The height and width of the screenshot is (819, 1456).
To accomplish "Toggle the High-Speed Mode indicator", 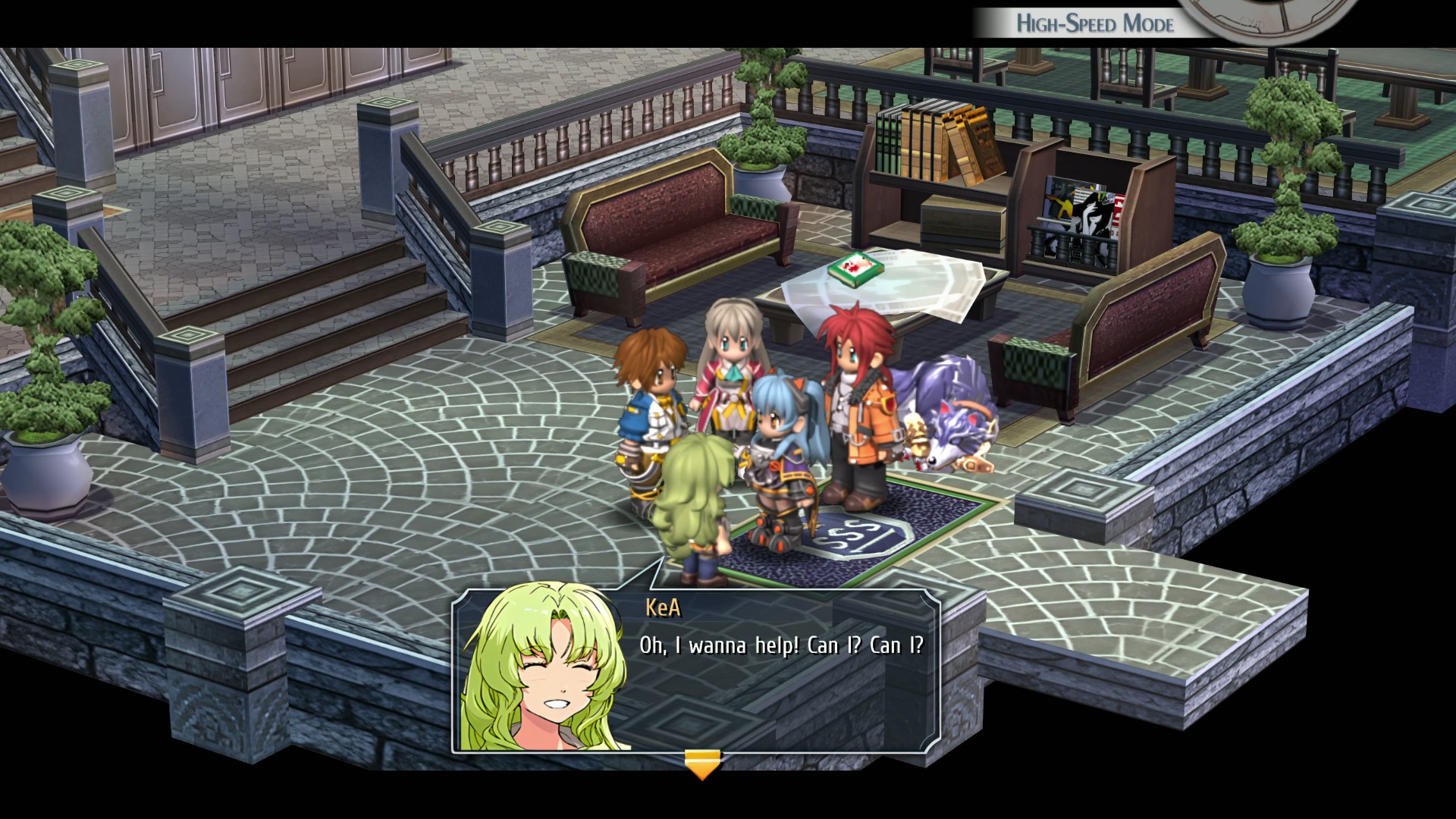I will click(1094, 24).
